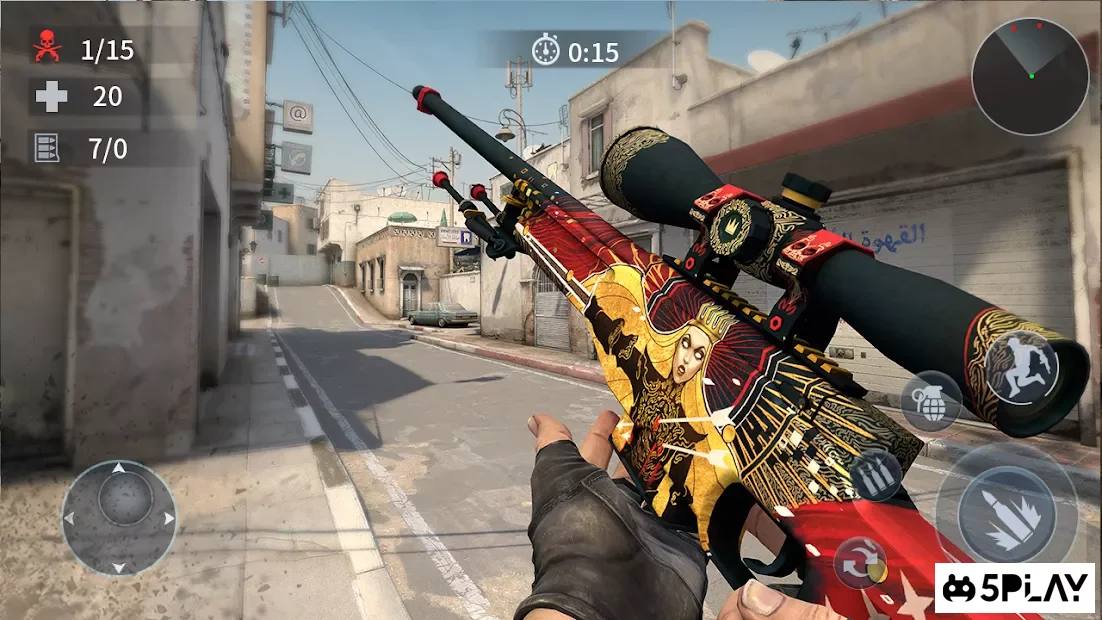The image size is (1102, 620).
Task: Click the circular radar minimap
Action: (1030, 77)
